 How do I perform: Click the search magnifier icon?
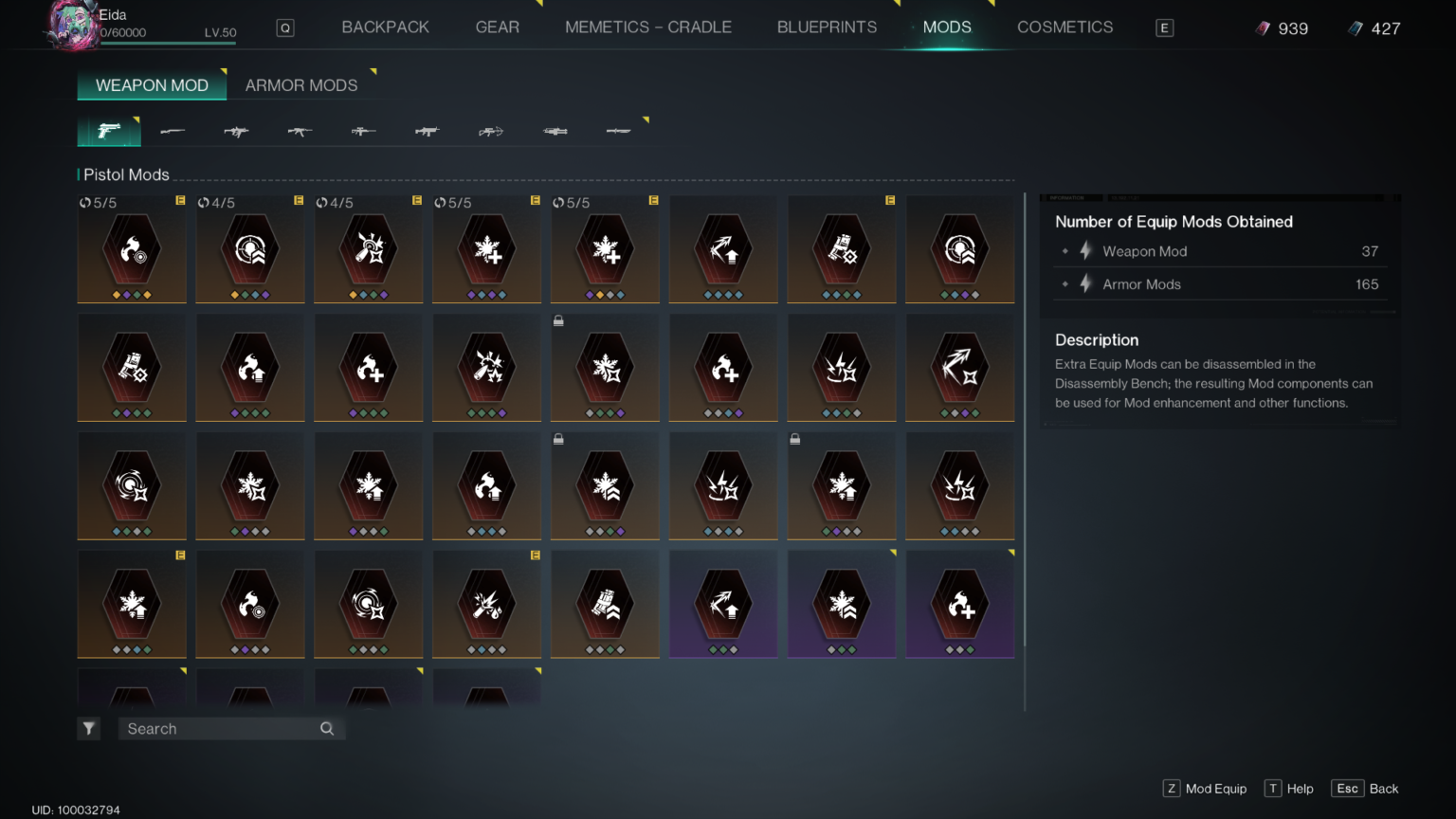[x=327, y=729]
